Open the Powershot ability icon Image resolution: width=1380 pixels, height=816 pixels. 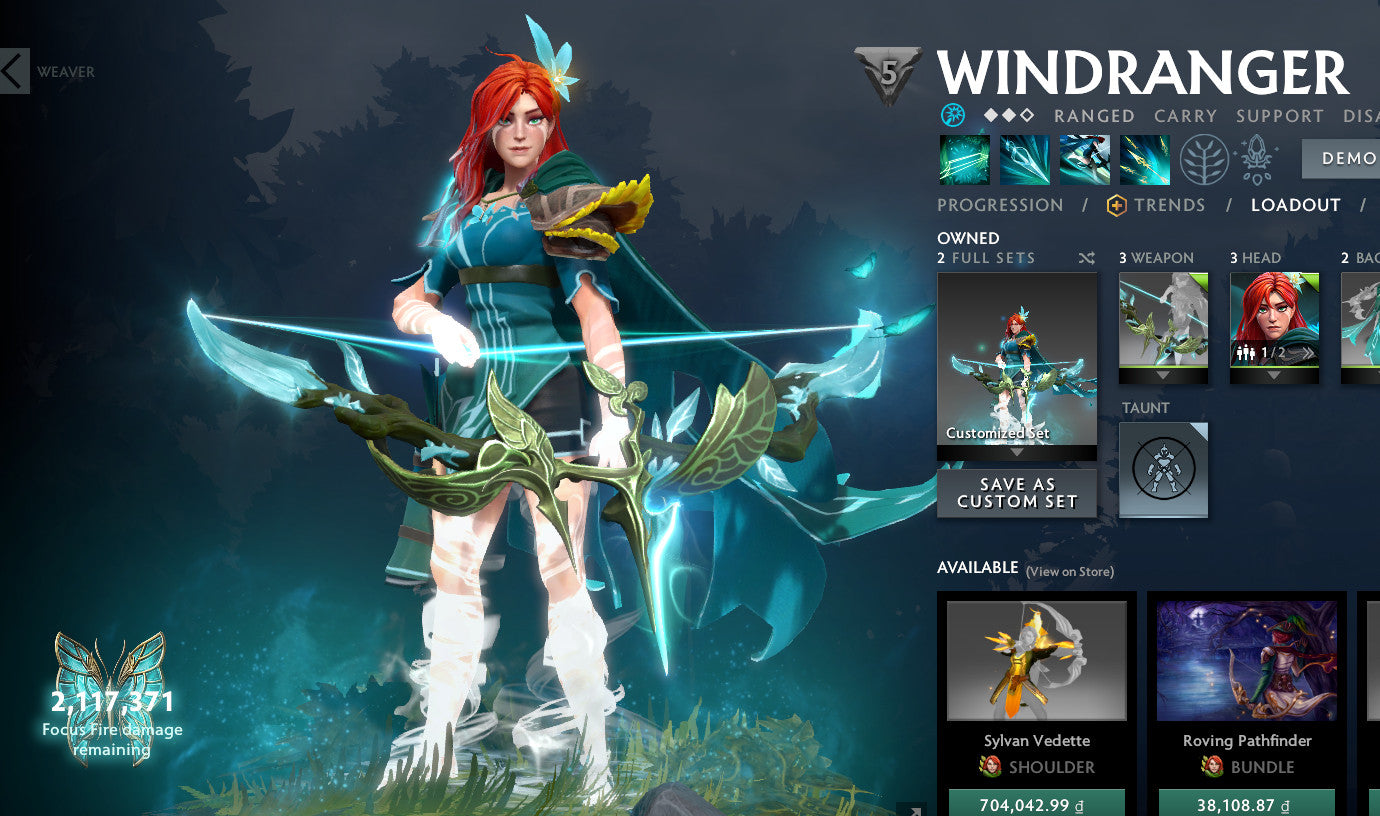(x=1023, y=160)
